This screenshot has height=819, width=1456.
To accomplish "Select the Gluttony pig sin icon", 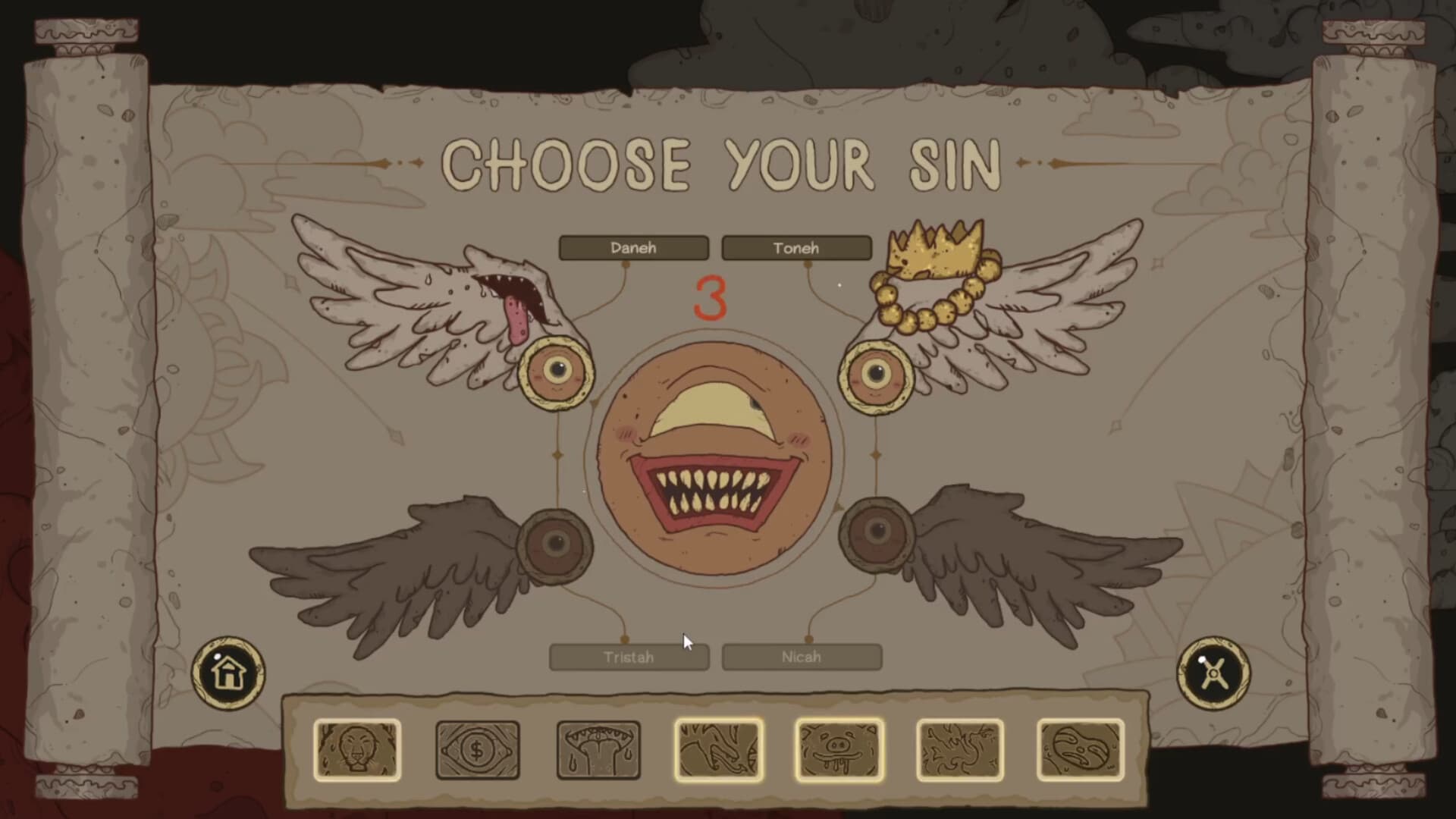I will (x=838, y=749).
